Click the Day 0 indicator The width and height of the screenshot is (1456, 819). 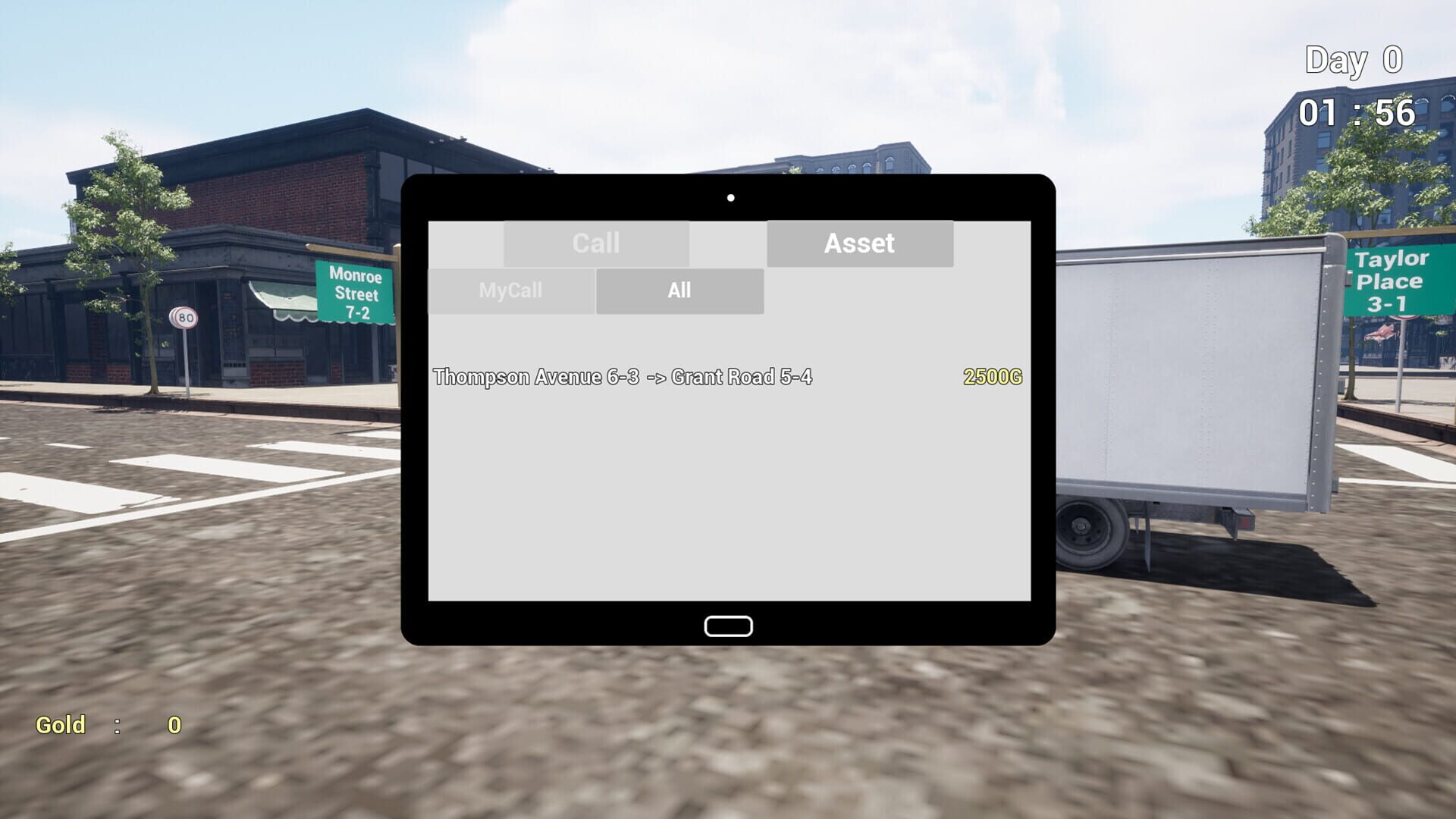1351,61
